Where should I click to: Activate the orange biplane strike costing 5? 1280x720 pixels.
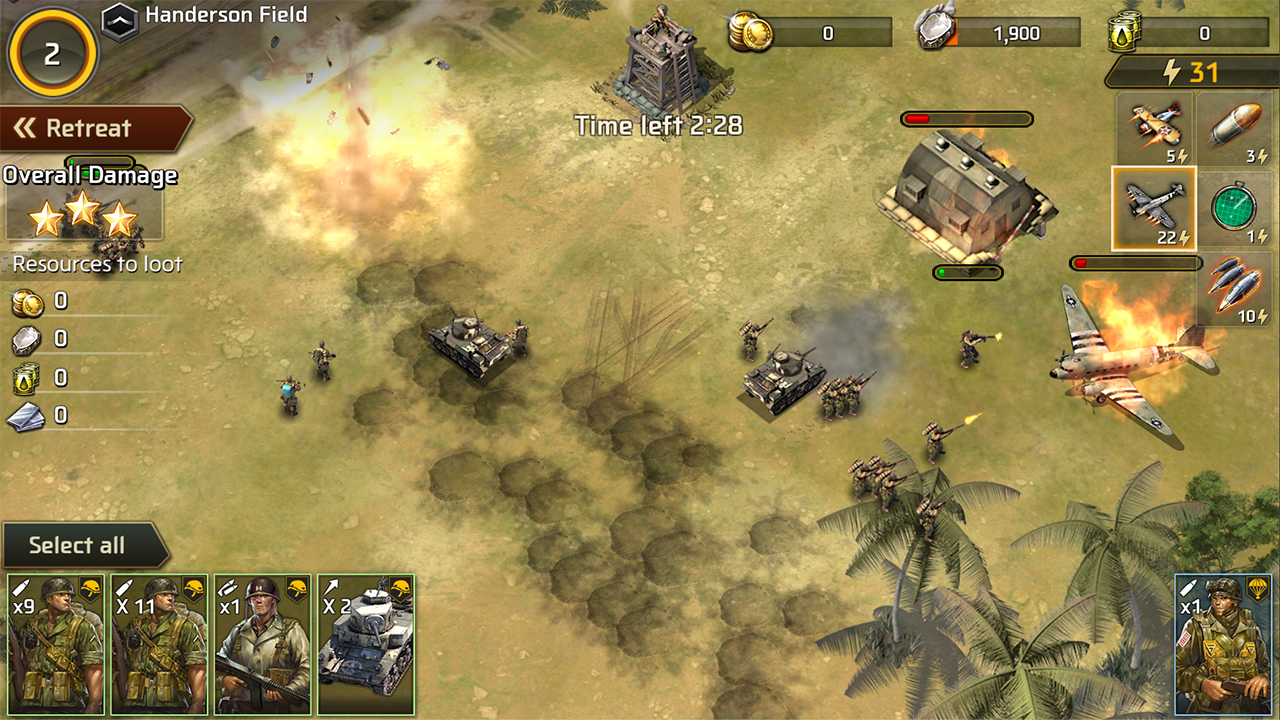(1154, 128)
